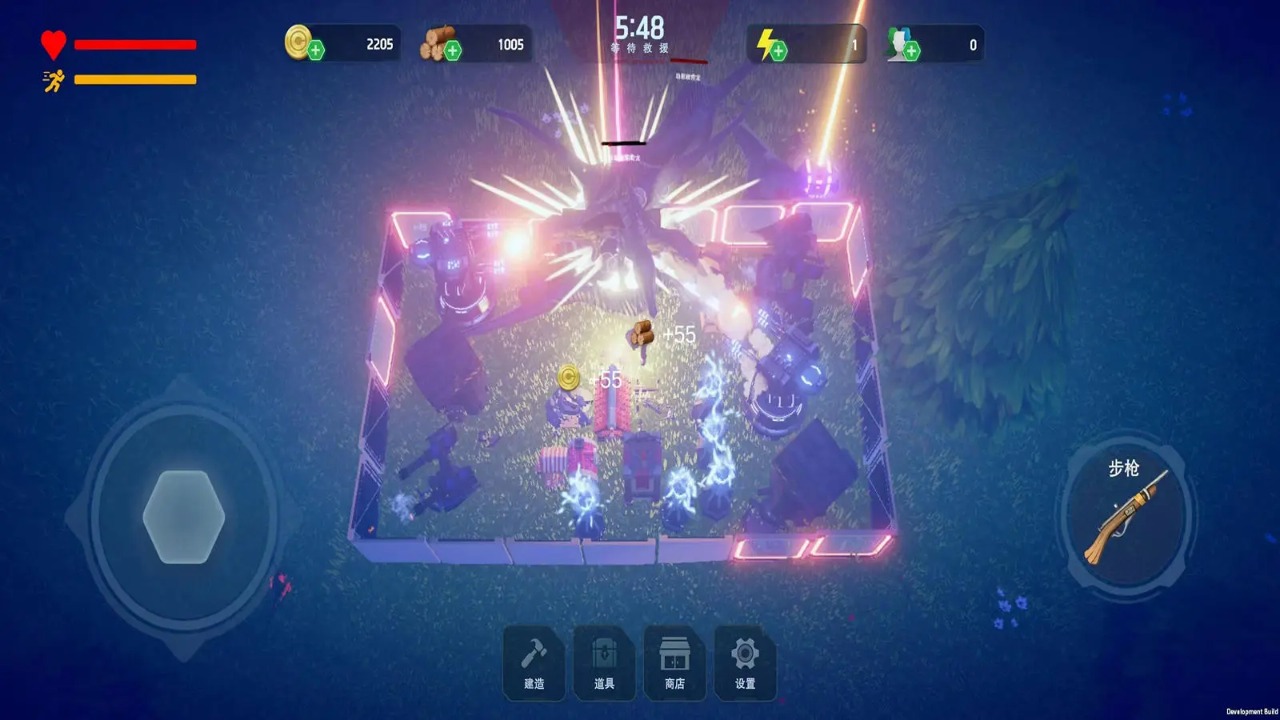
Task: Tap the red heart health icon
Action: tap(52, 44)
